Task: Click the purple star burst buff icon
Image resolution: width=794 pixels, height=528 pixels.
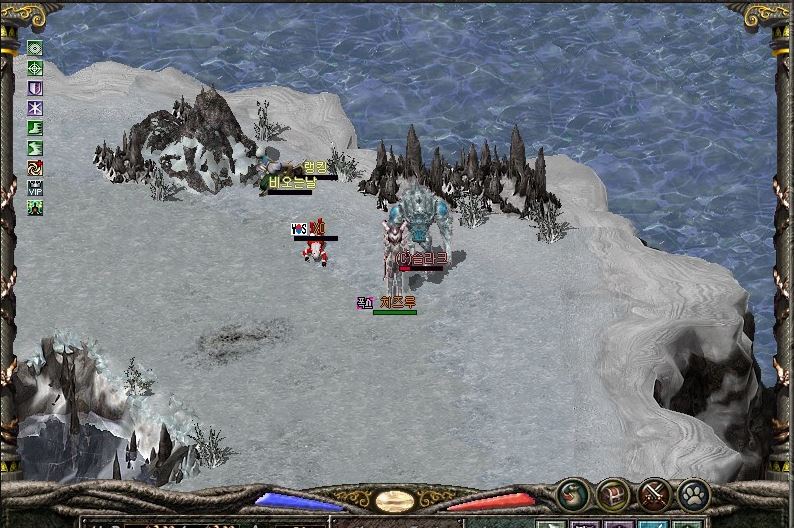Action: 35,108
